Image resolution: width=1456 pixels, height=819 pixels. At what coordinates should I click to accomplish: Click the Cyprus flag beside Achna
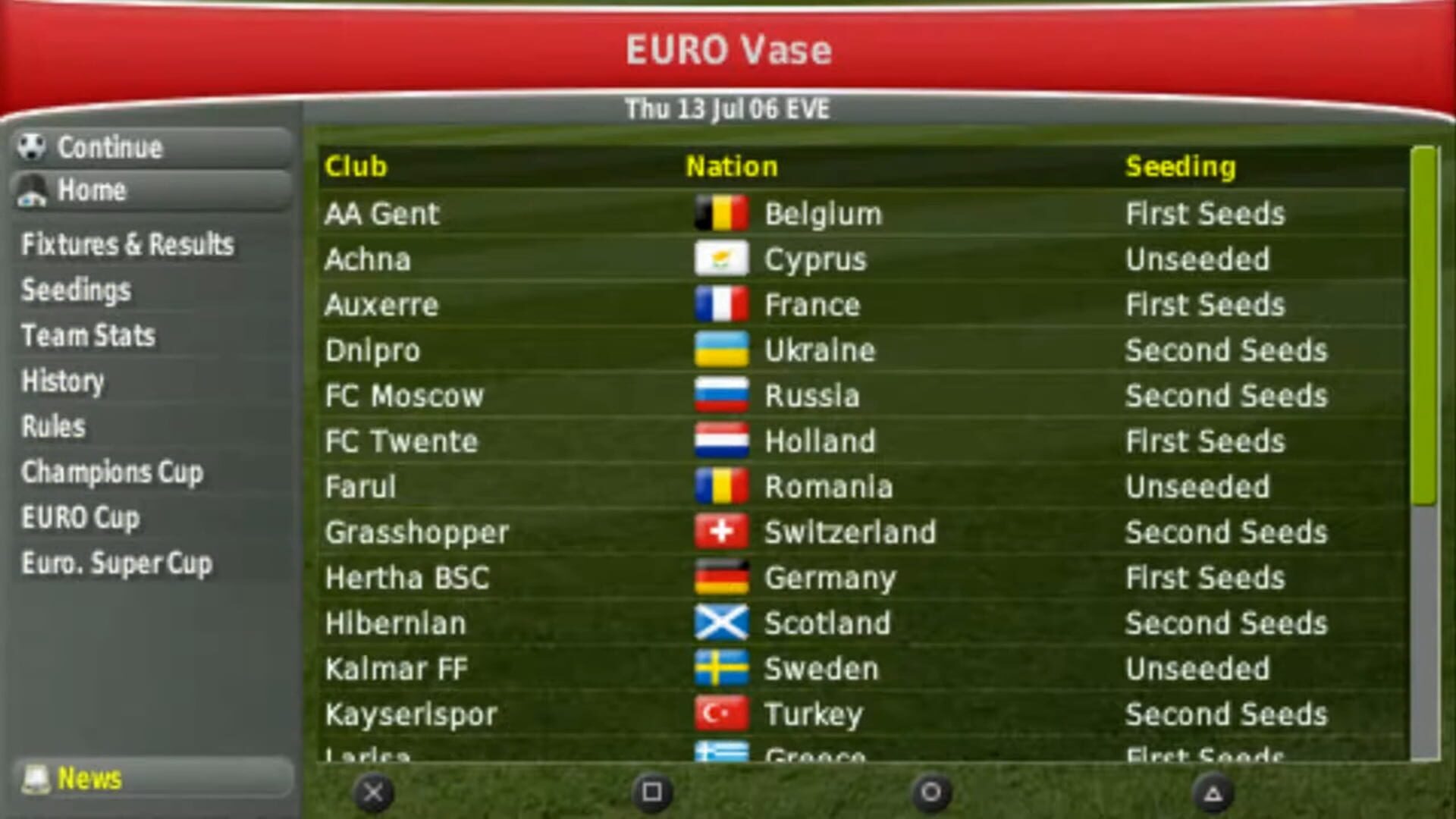(x=721, y=259)
